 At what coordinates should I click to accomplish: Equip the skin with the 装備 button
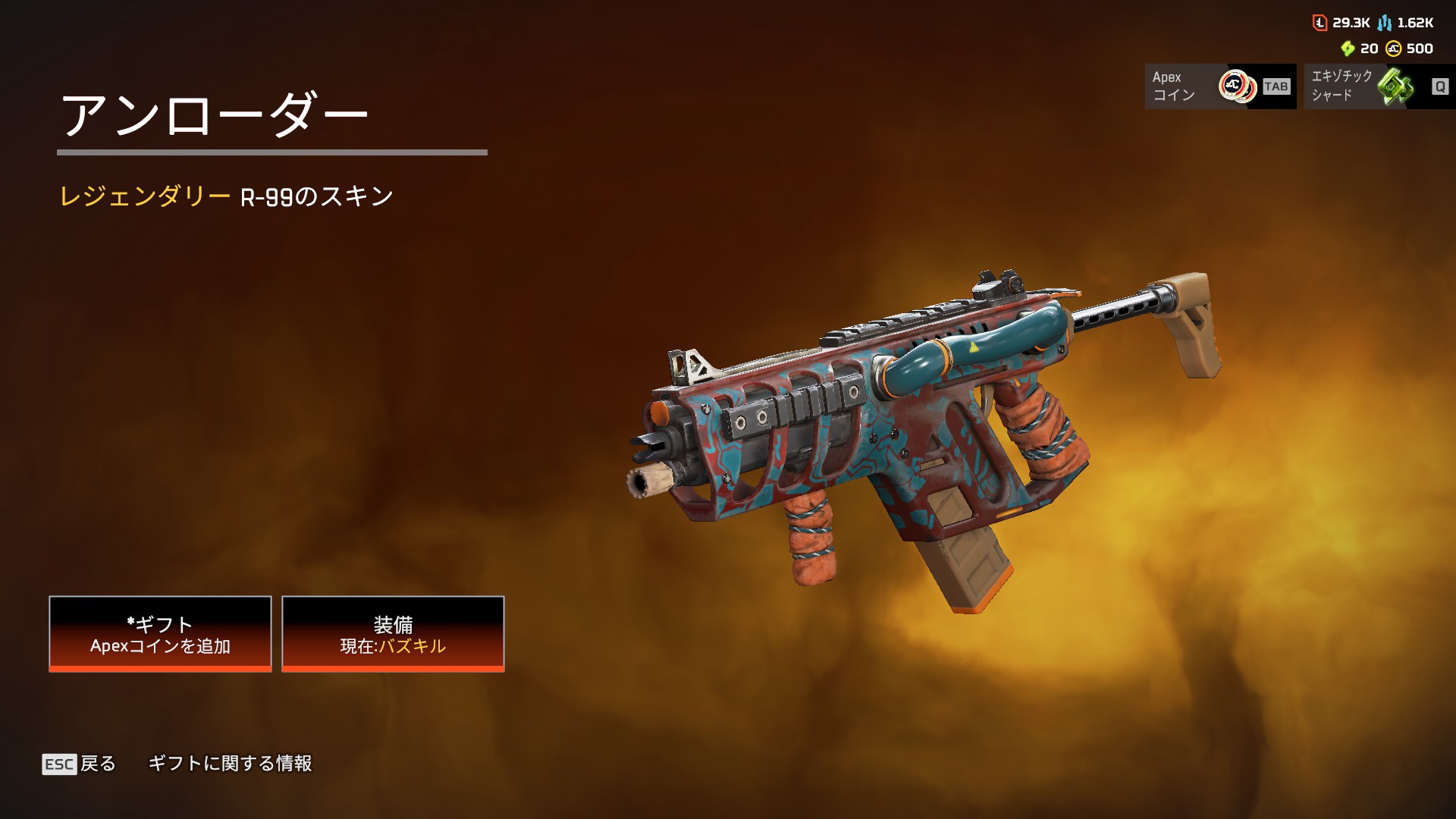[x=393, y=634]
